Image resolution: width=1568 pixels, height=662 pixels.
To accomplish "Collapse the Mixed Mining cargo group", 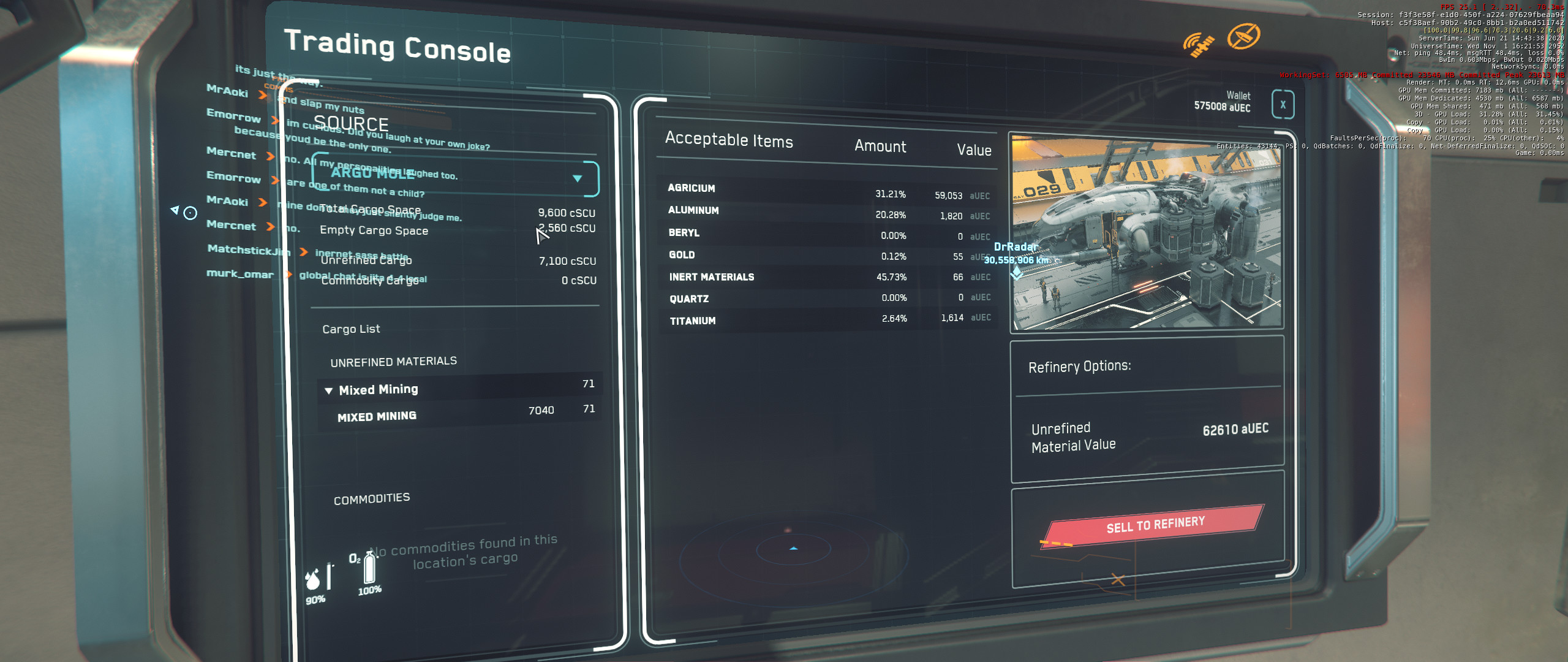I will coord(329,390).
